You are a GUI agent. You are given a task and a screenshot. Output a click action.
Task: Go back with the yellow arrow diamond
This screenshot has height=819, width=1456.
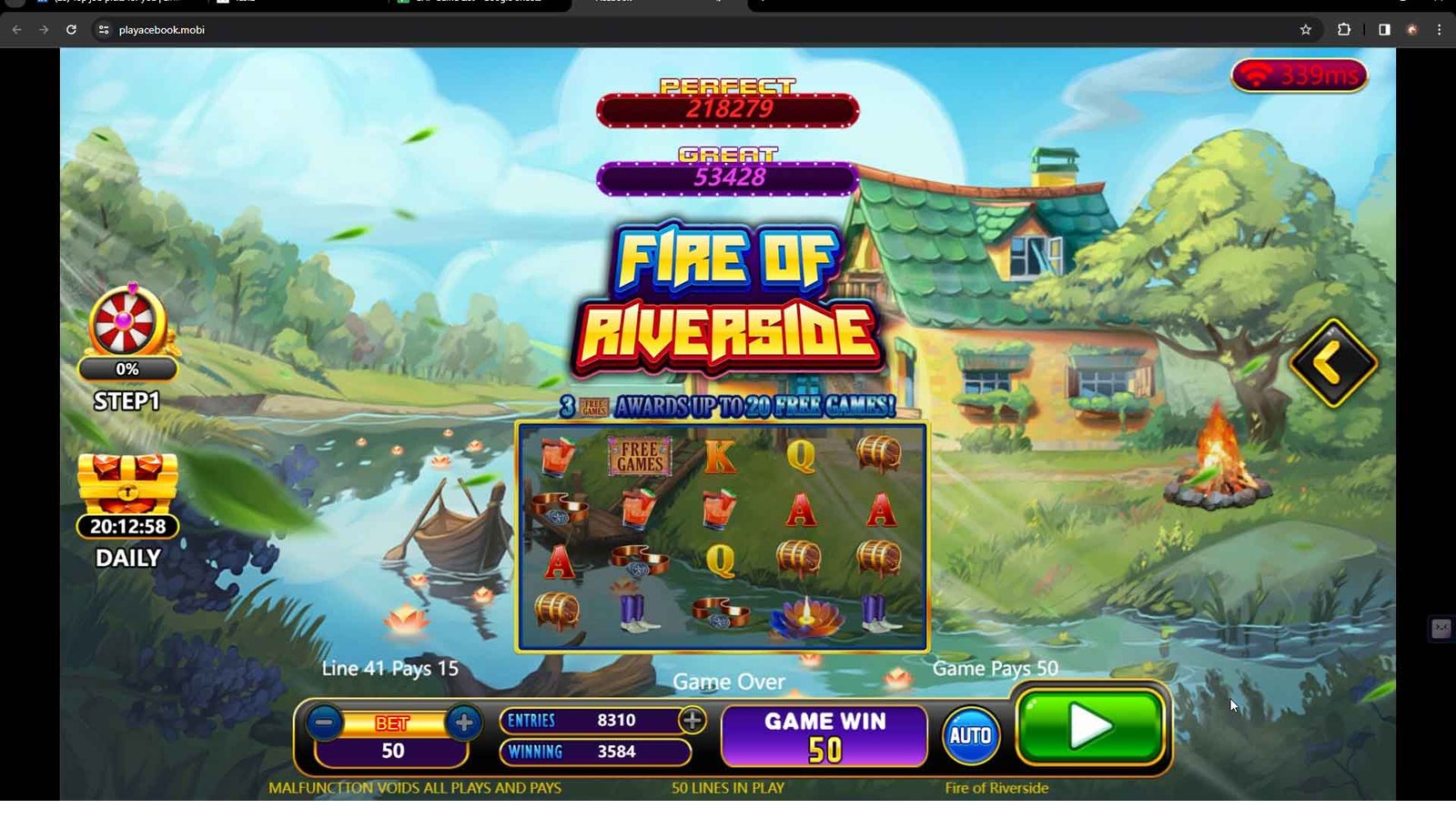click(1332, 363)
